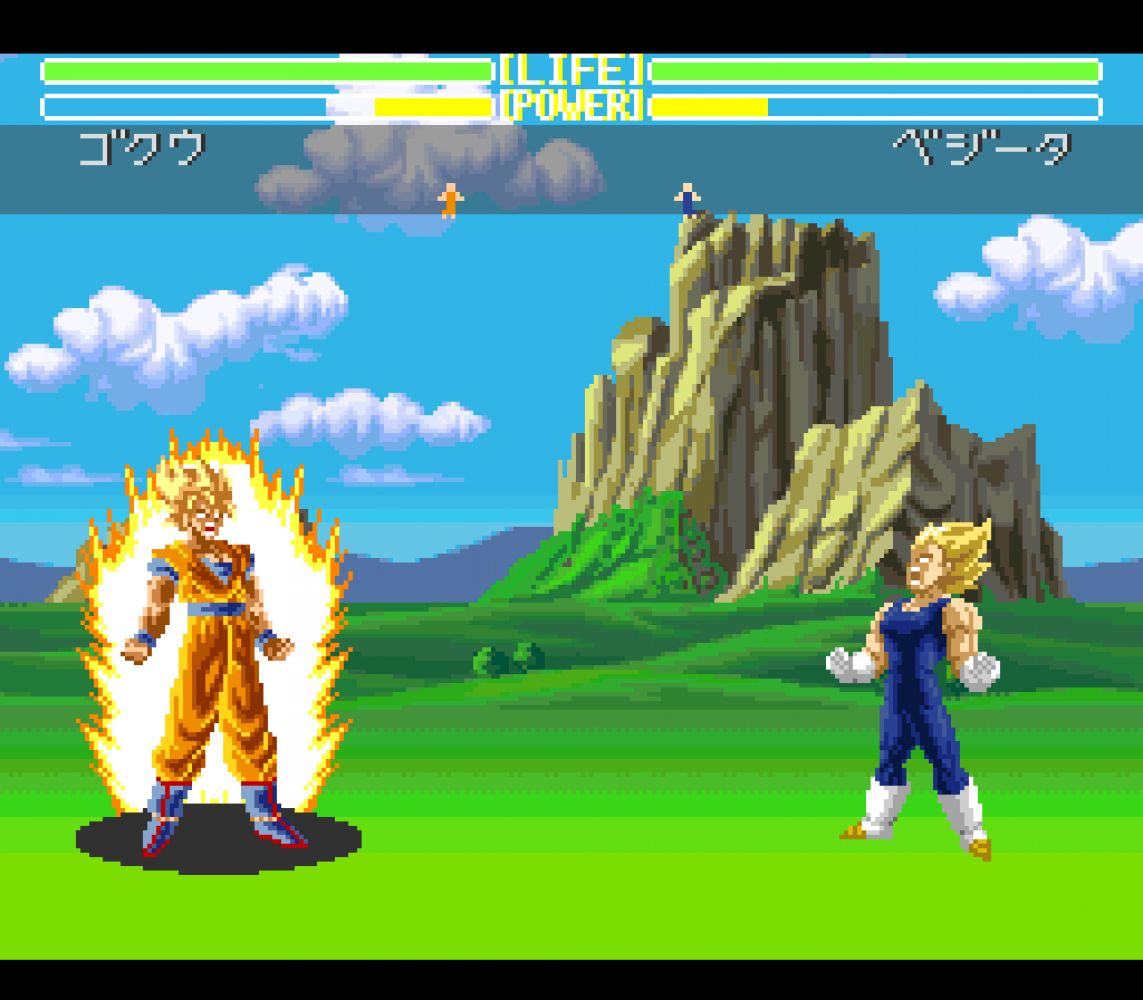
Task: Select Vegeta's blue marker on the radar
Action: click(x=687, y=199)
